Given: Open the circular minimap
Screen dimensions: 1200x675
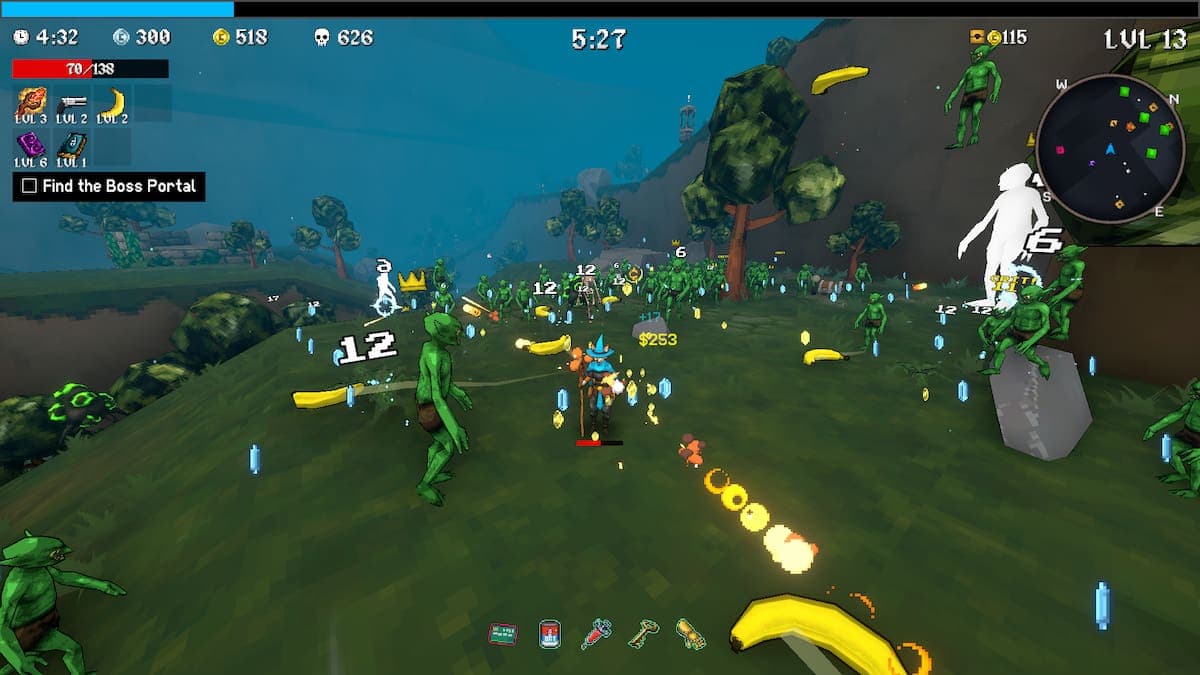Looking at the screenshot, I should click(1109, 149).
